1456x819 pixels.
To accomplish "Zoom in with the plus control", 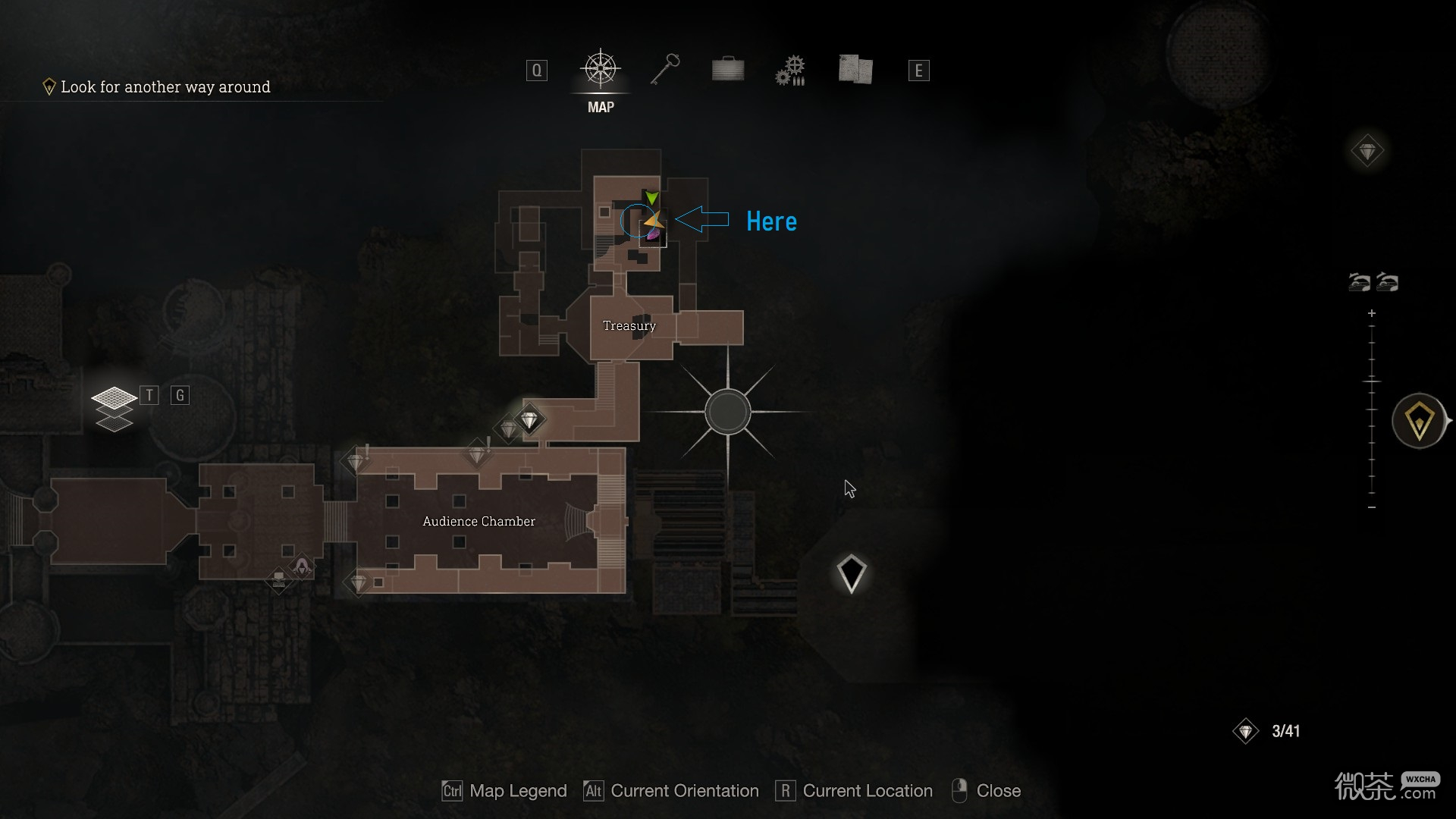I will [x=1372, y=313].
